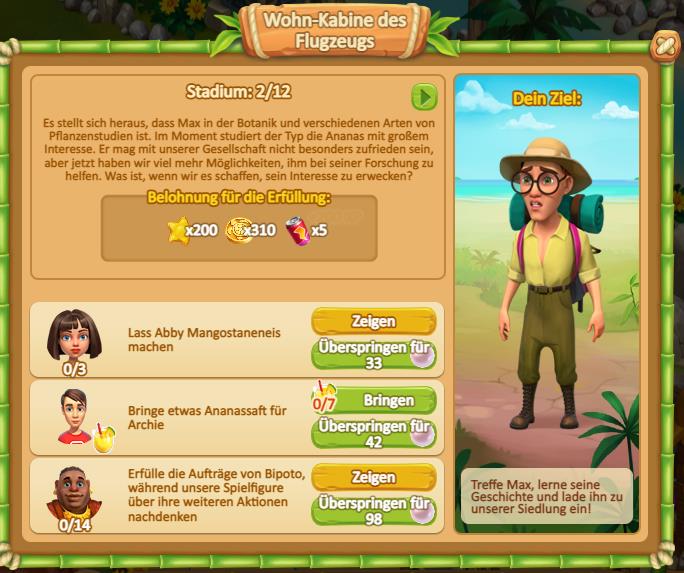Skip Abby's task for 33

point(373,354)
